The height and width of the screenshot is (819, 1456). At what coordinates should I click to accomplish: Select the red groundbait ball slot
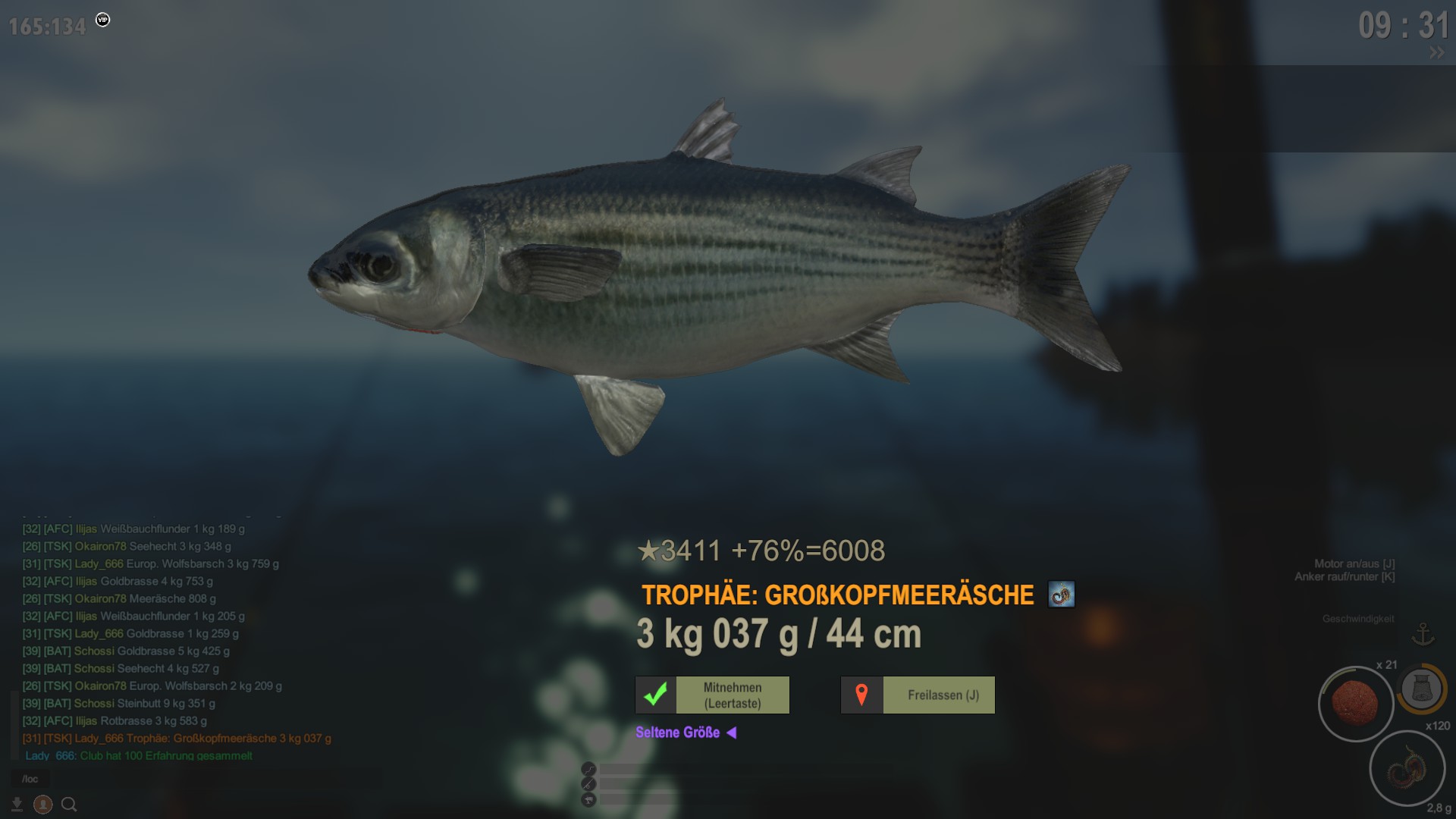point(1355,703)
